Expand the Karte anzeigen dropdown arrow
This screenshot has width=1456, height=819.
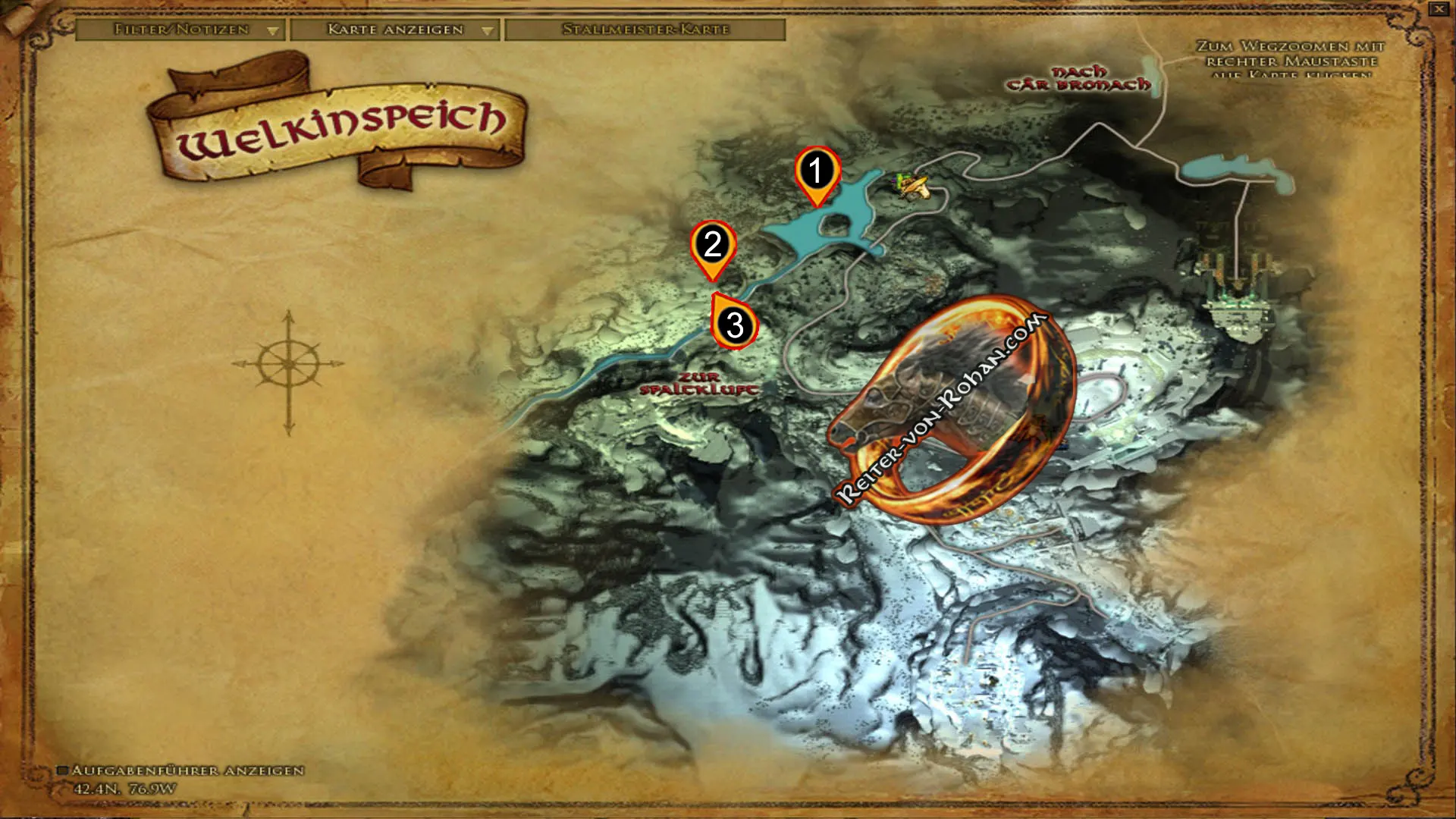coord(487,32)
